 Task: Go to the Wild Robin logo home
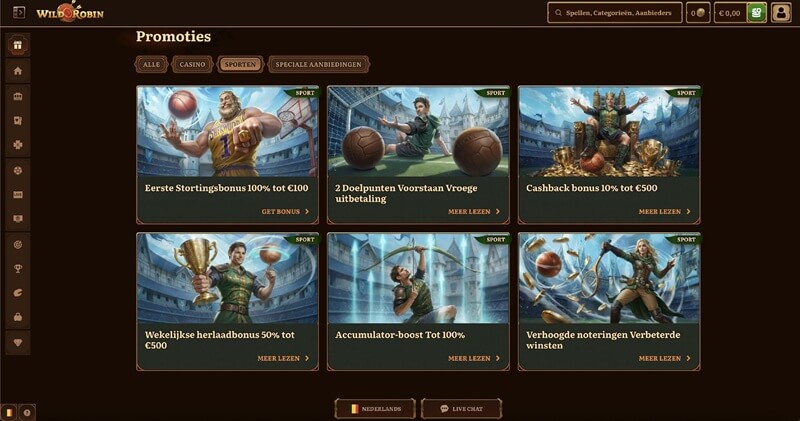(69, 13)
